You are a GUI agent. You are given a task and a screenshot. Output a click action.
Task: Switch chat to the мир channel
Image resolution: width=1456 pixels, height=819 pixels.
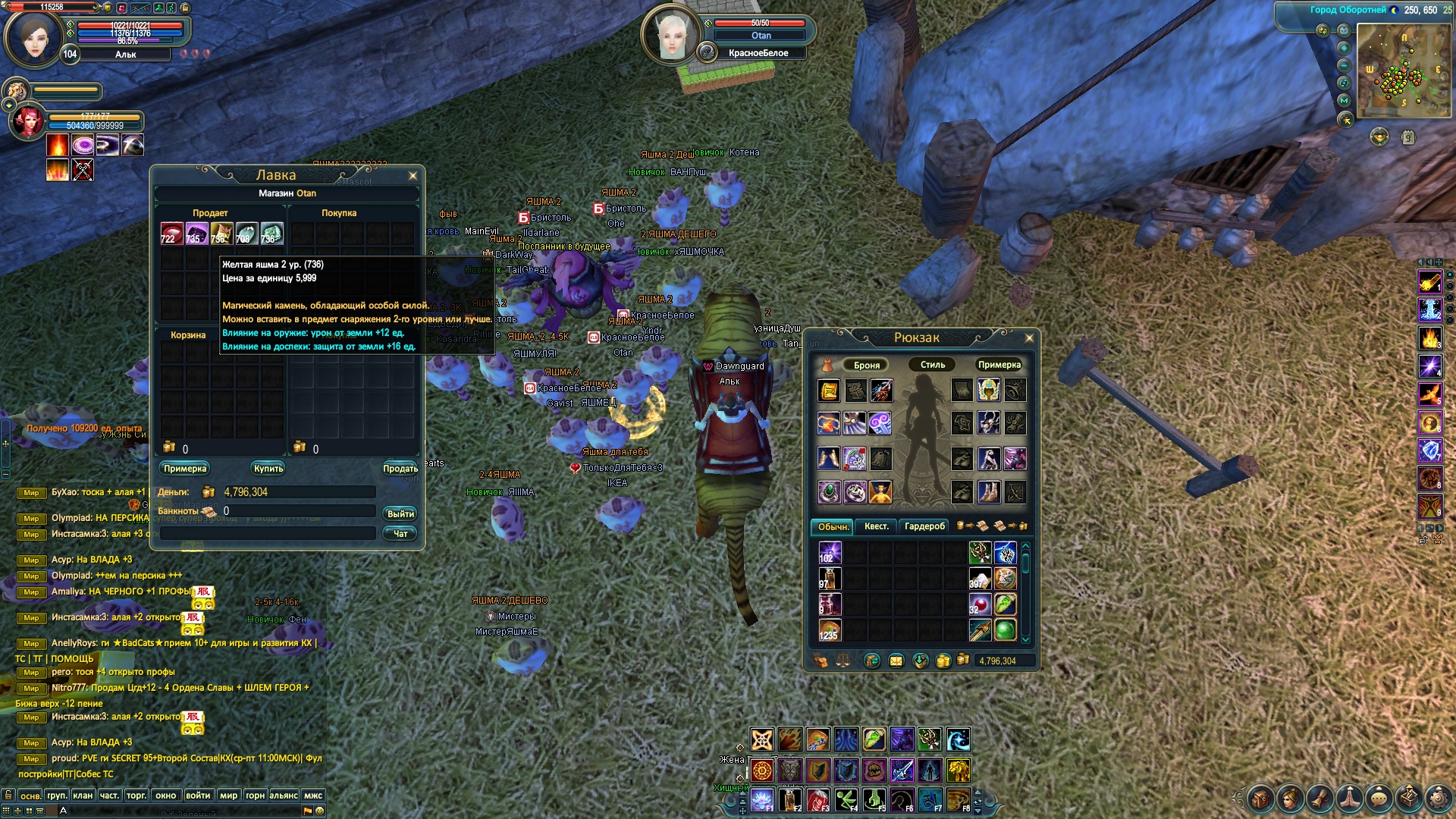coord(228,795)
